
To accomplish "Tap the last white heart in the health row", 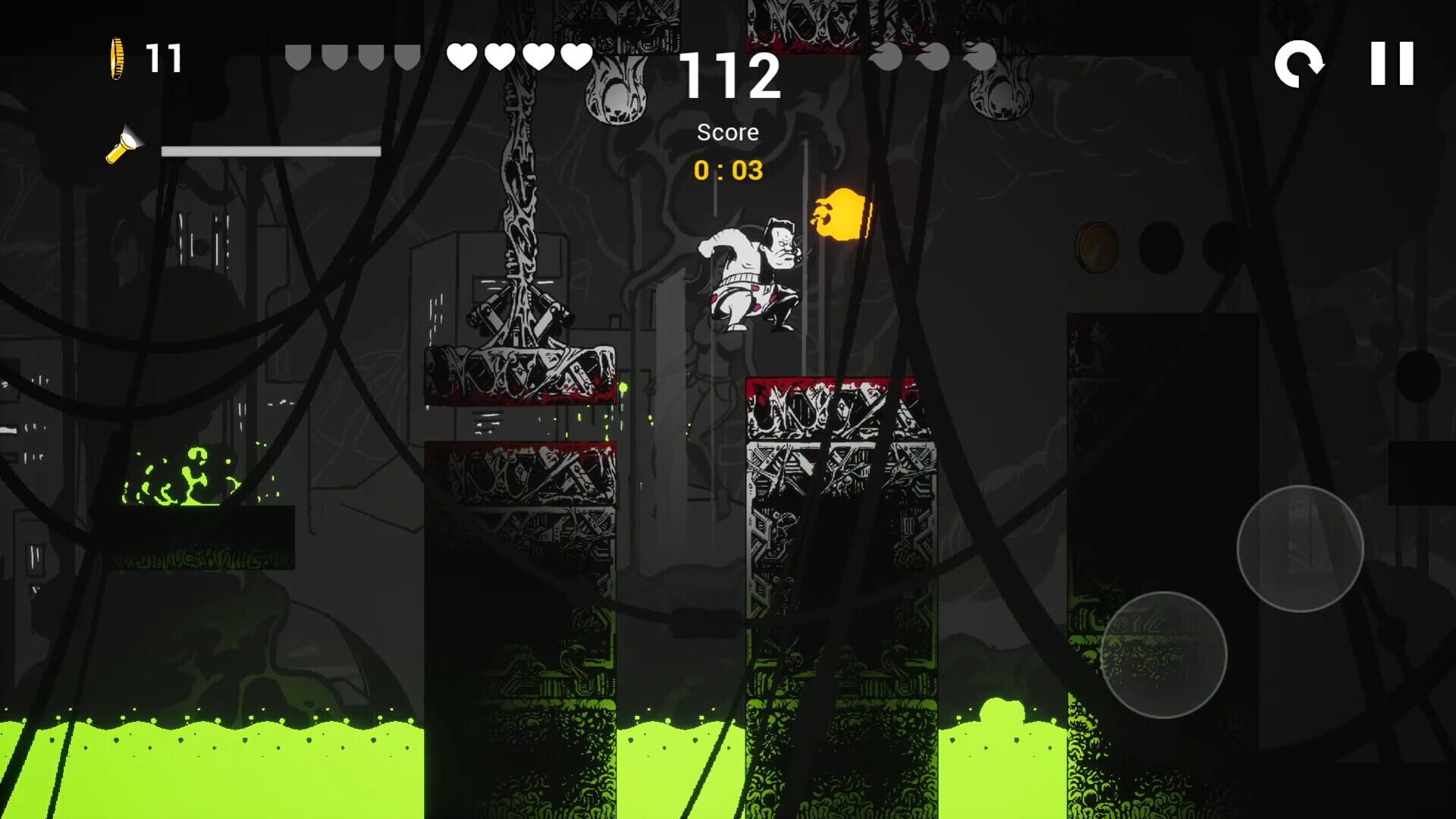I will (x=577, y=55).
